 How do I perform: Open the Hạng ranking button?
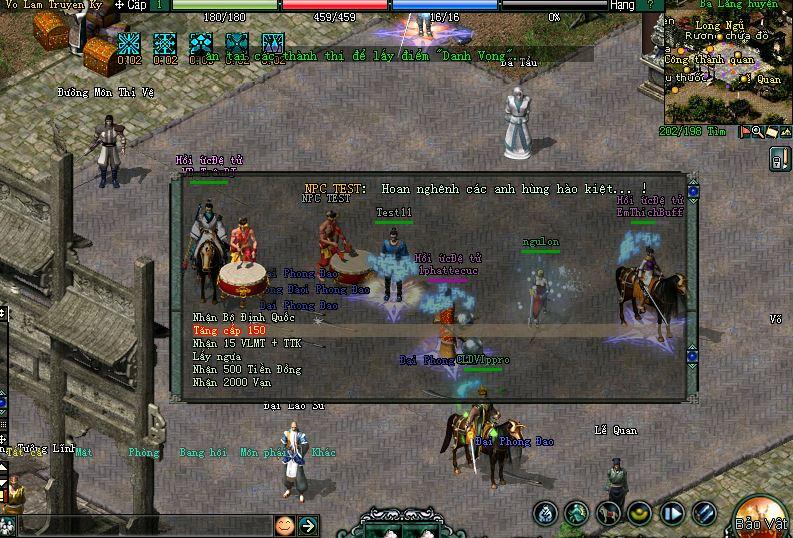[622, 5]
